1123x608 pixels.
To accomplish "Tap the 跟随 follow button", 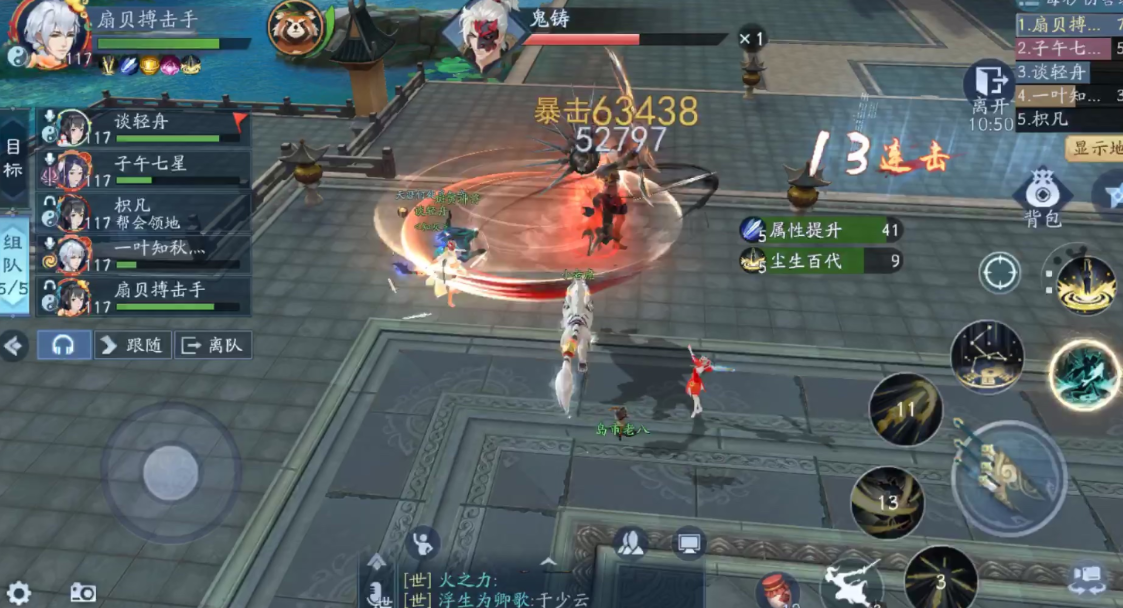I will pos(133,345).
